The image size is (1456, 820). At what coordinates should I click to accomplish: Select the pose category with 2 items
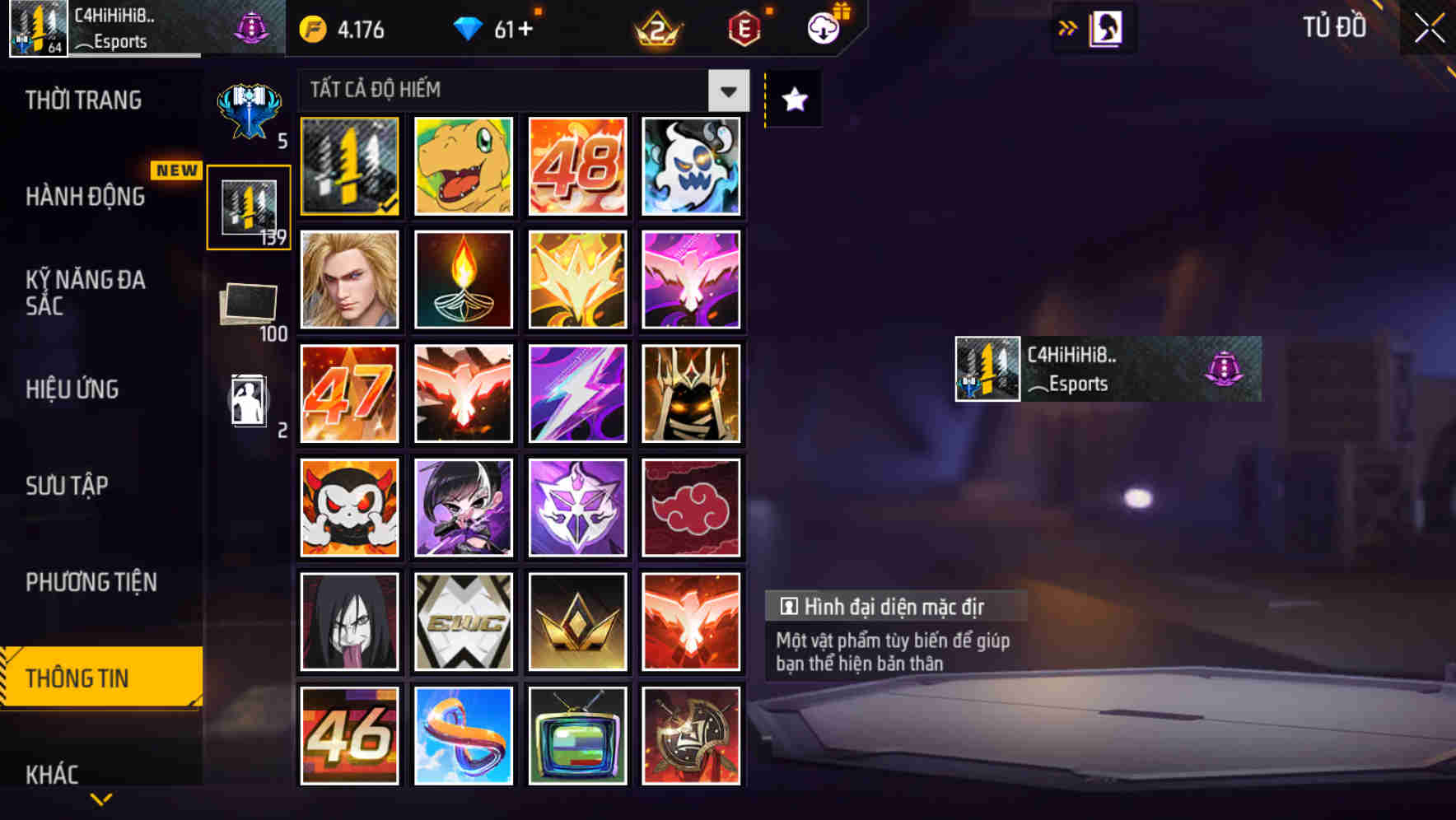[x=248, y=401]
